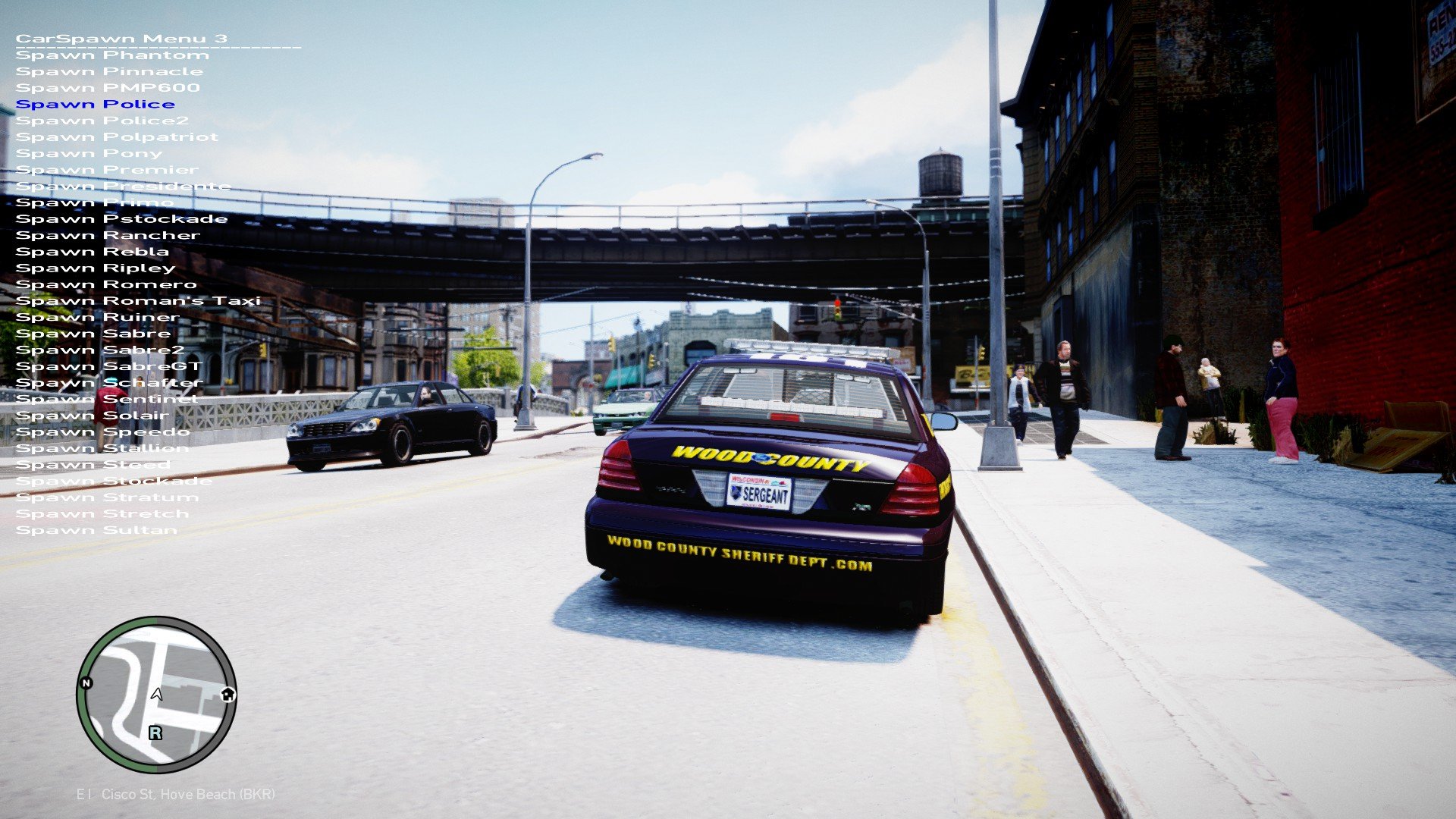
Task: Click the Spawn SabreGT option
Action: click(x=109, y=367)
